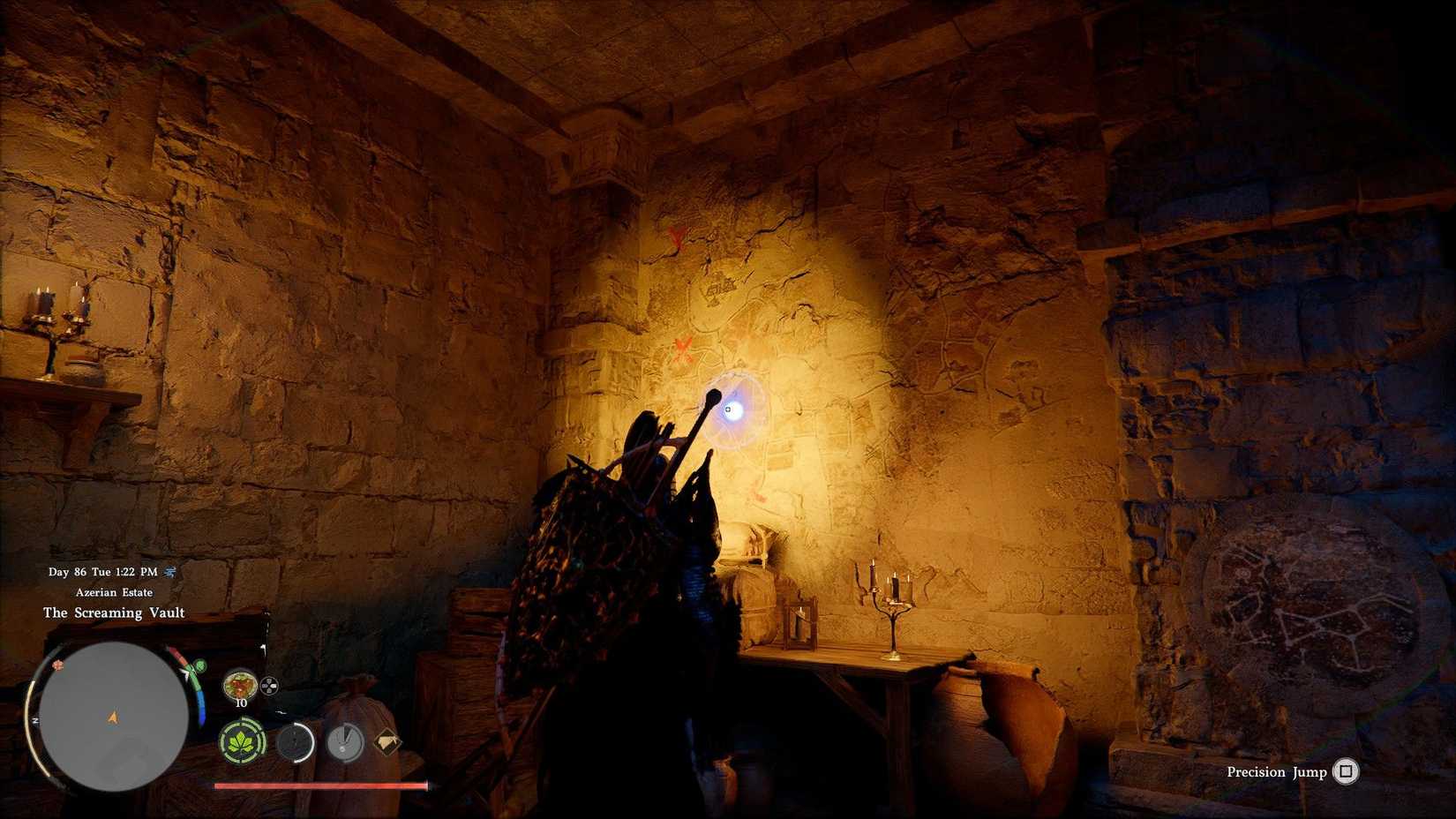Image resolution: width=1456 pixels, height=819 pixels.
Task: Click the green leaf regeneration buff icon
Action: pyautogui.click(x=242, y=741)
